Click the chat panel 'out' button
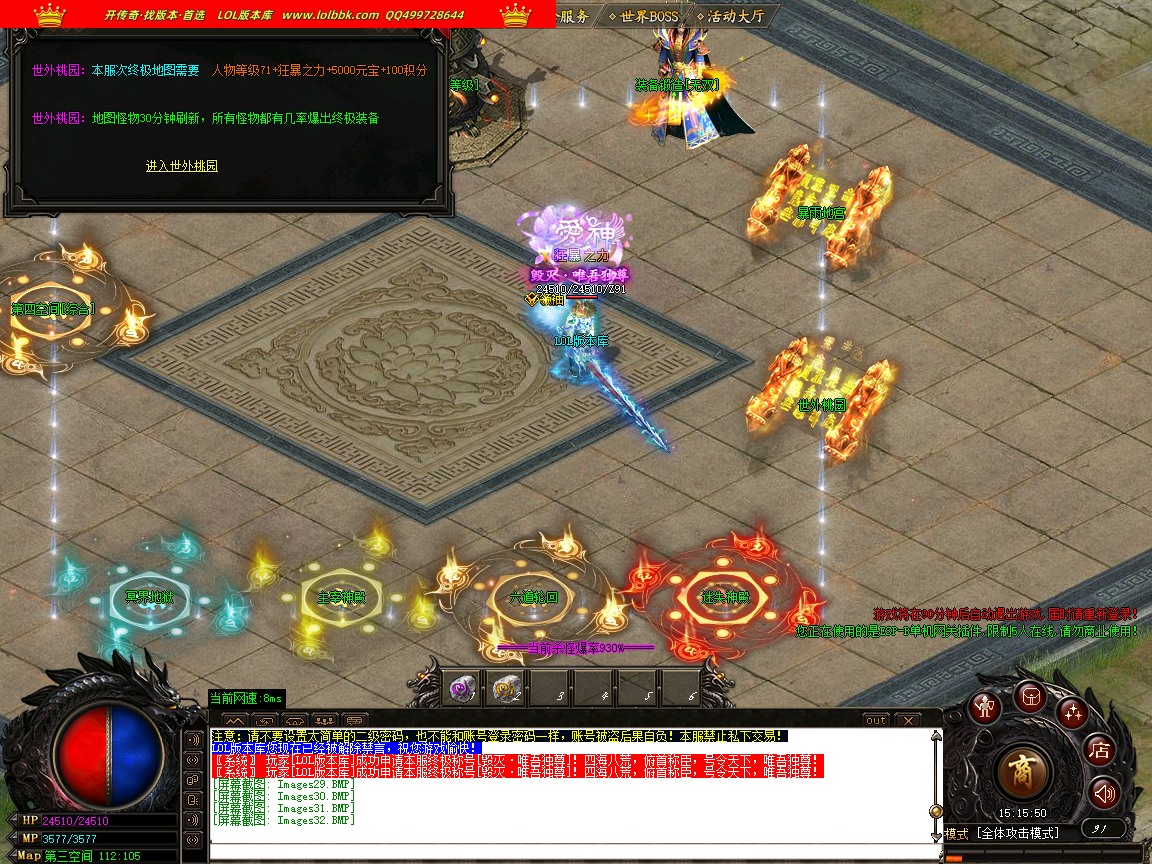This screenshot has height=864, width=1152. tap(875, 720)
